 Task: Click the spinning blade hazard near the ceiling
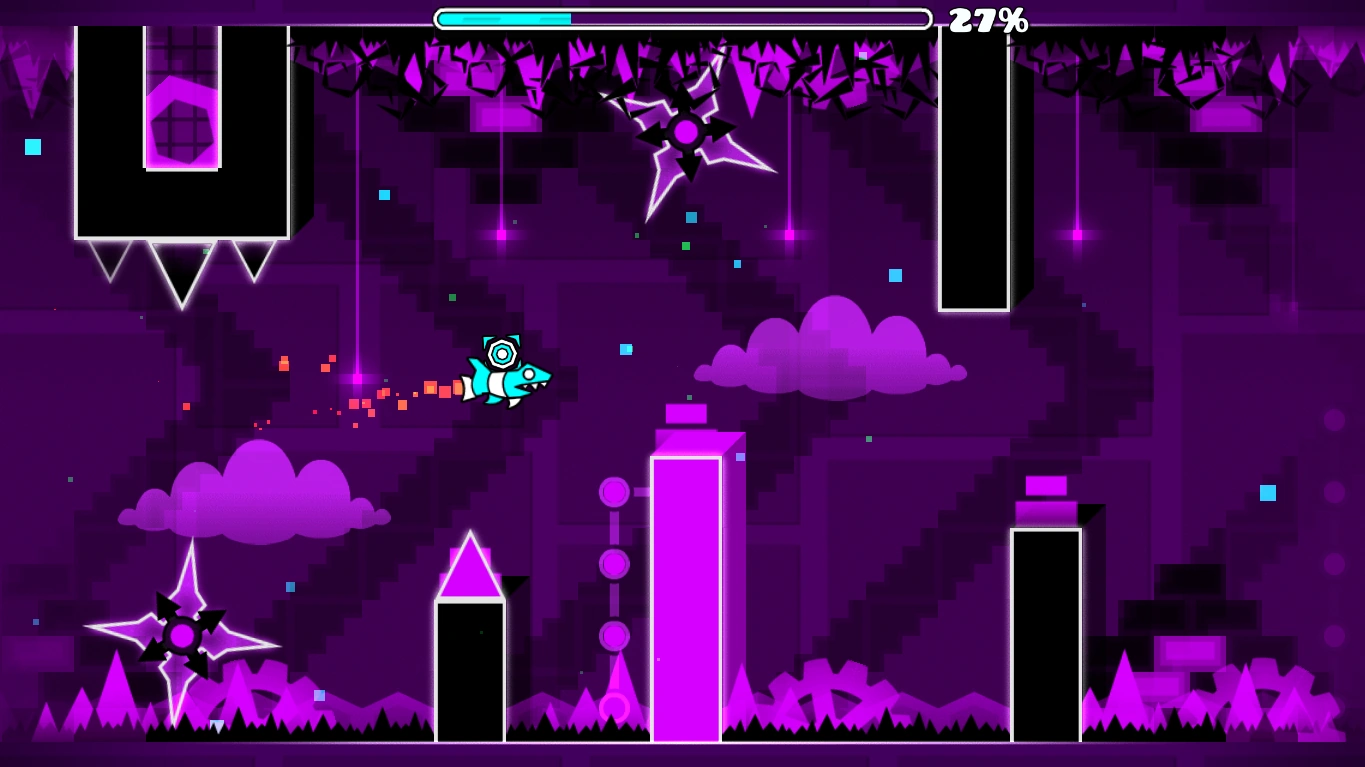tap(685, 130)
